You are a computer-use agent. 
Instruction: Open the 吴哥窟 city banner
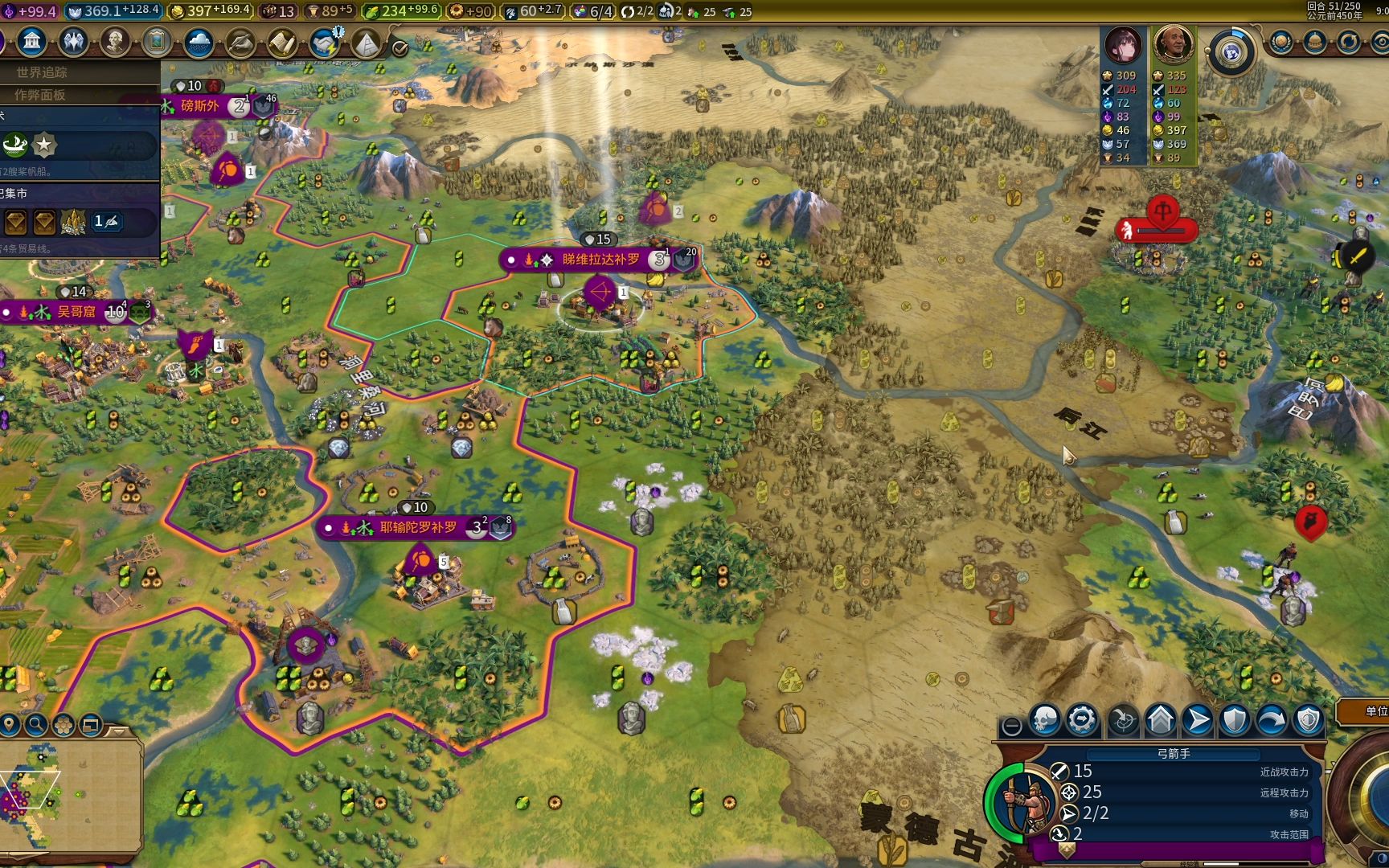coord(76,312)
